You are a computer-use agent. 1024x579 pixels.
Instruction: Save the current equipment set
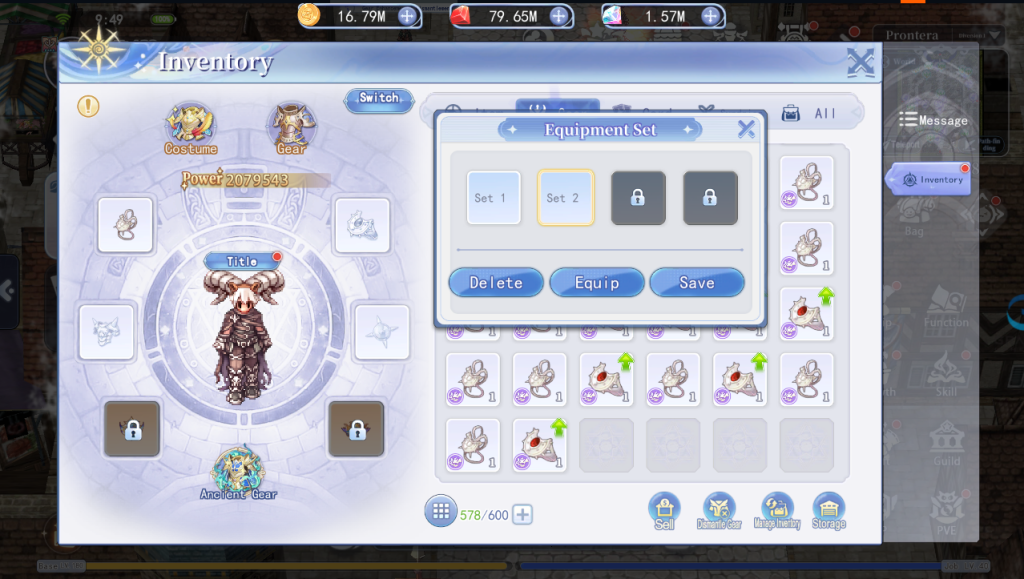click(697, 283)
